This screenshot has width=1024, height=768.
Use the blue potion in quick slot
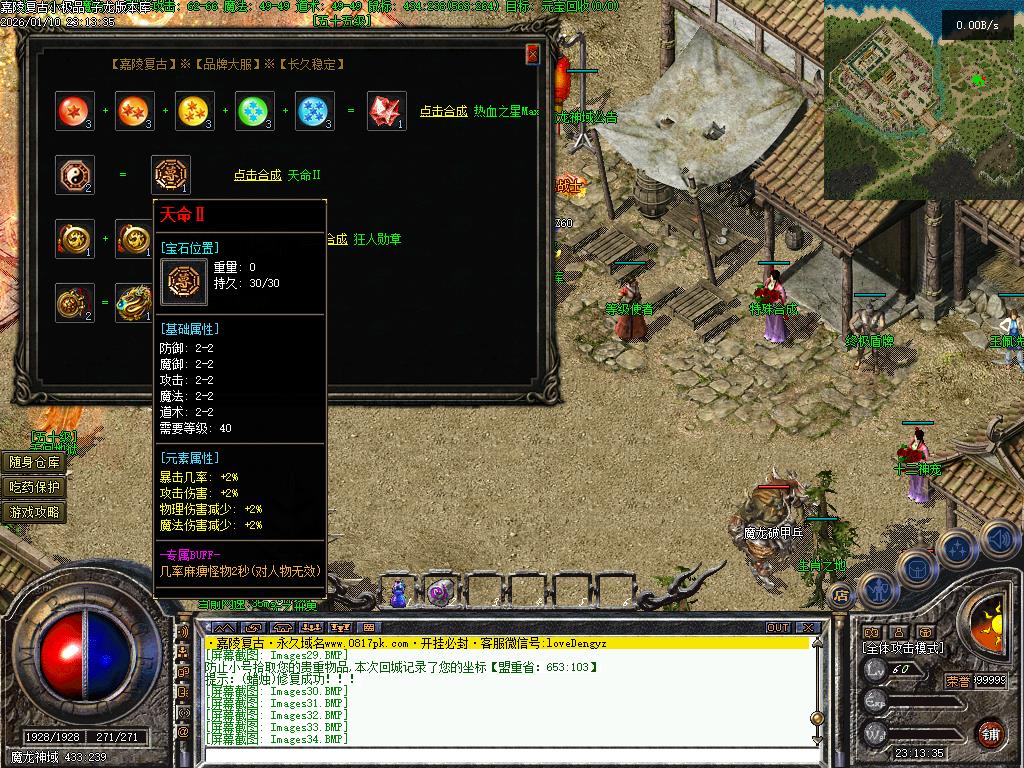pyautogui.click(x=399, y=593)
